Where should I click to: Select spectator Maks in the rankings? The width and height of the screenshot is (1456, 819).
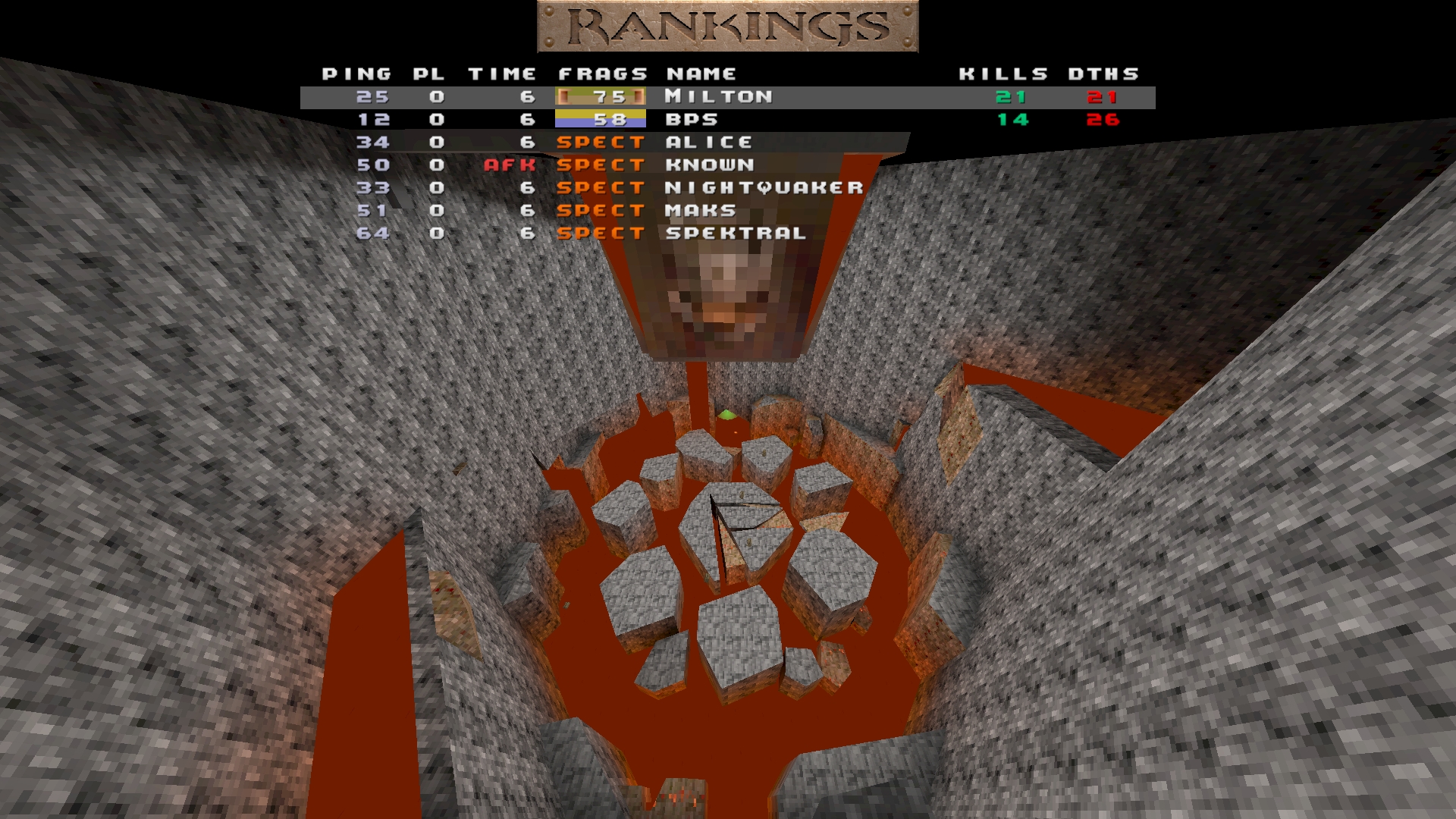(x=700, y=211)
